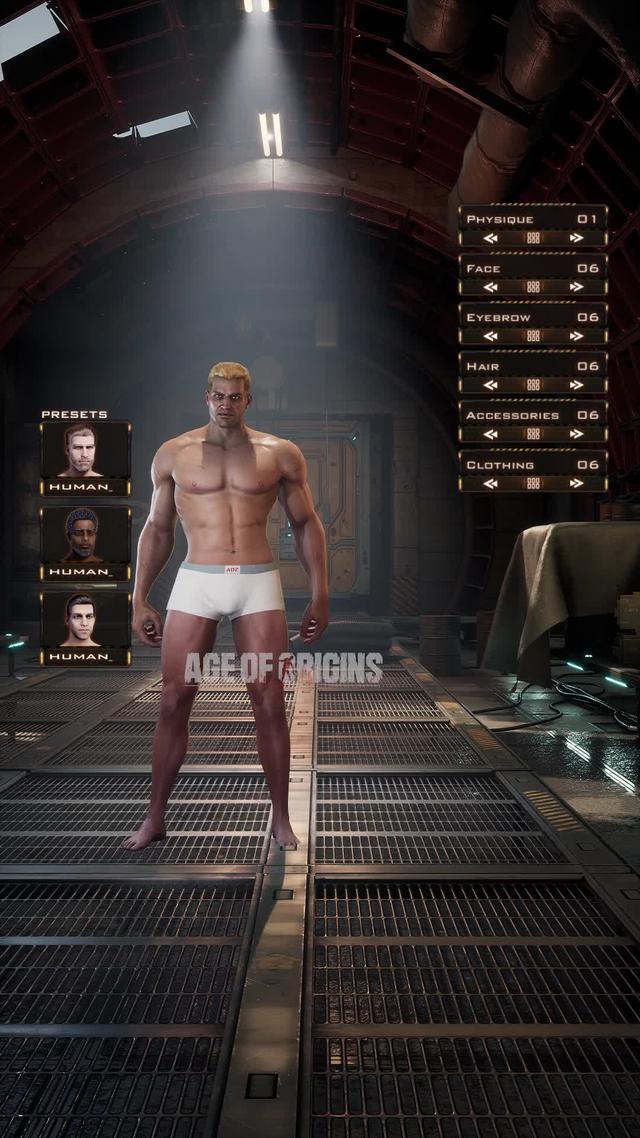
Task: Click the Physique left arrow
Action: tap(490, 238)
